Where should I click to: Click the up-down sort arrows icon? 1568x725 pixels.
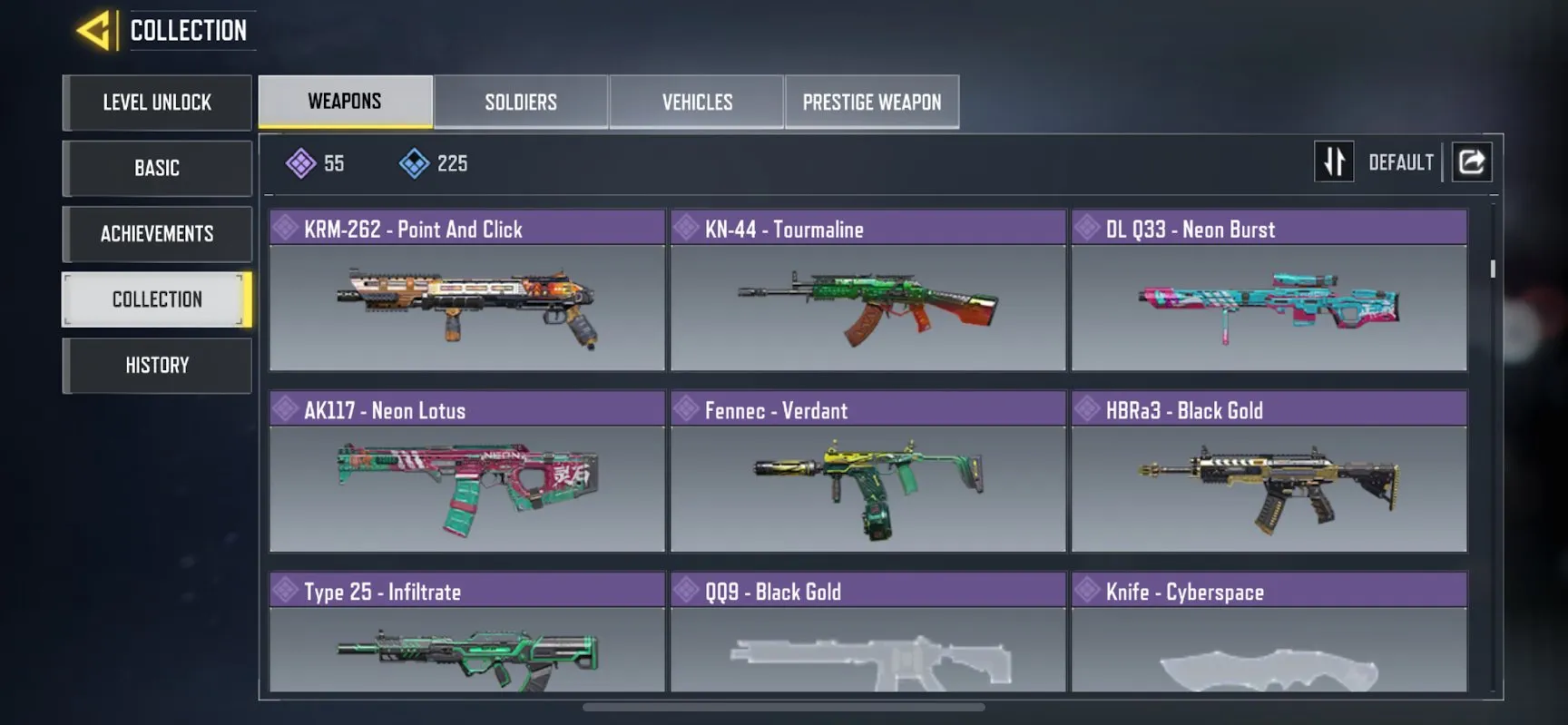pos(1334,162)
